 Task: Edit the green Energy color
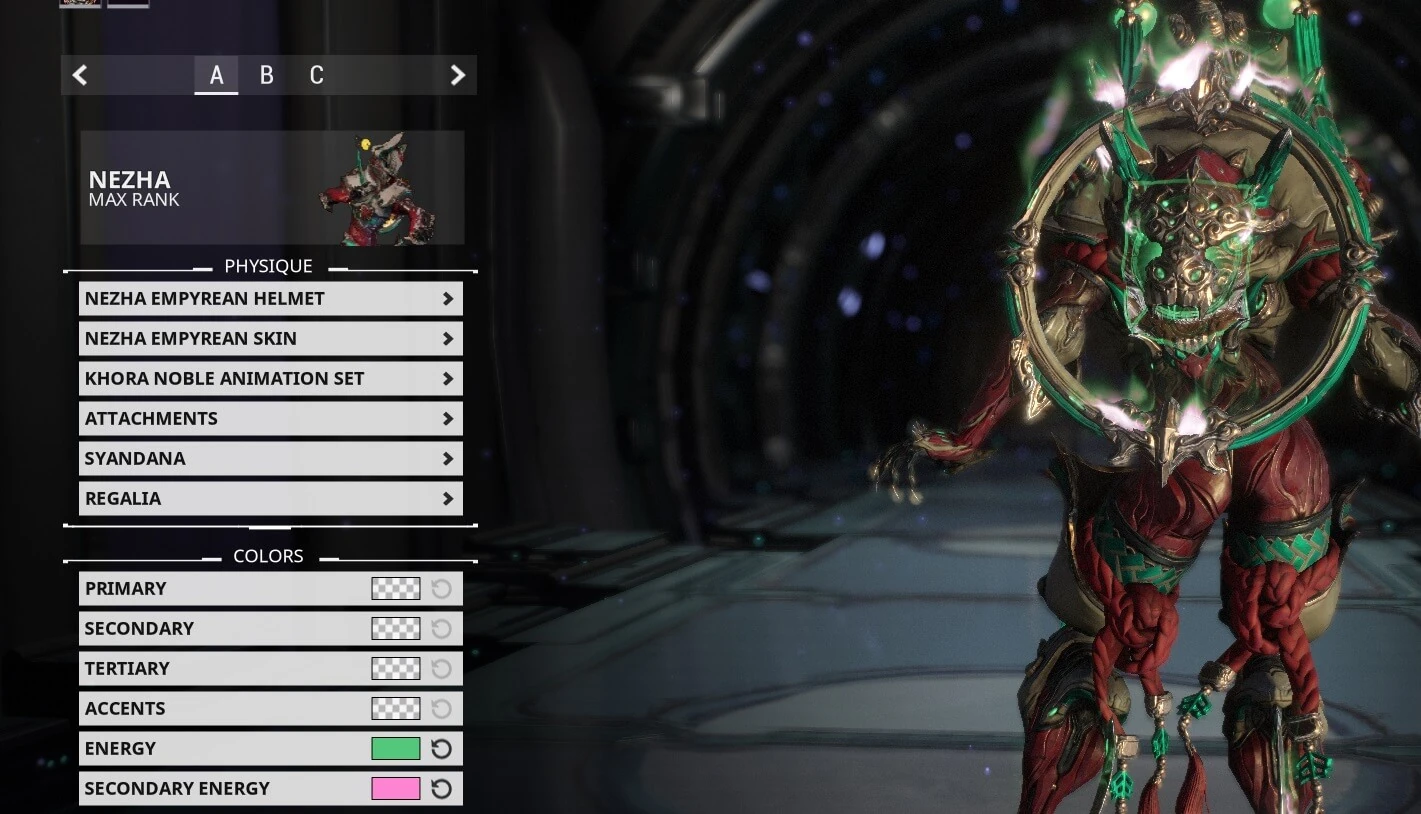[396, 748]
